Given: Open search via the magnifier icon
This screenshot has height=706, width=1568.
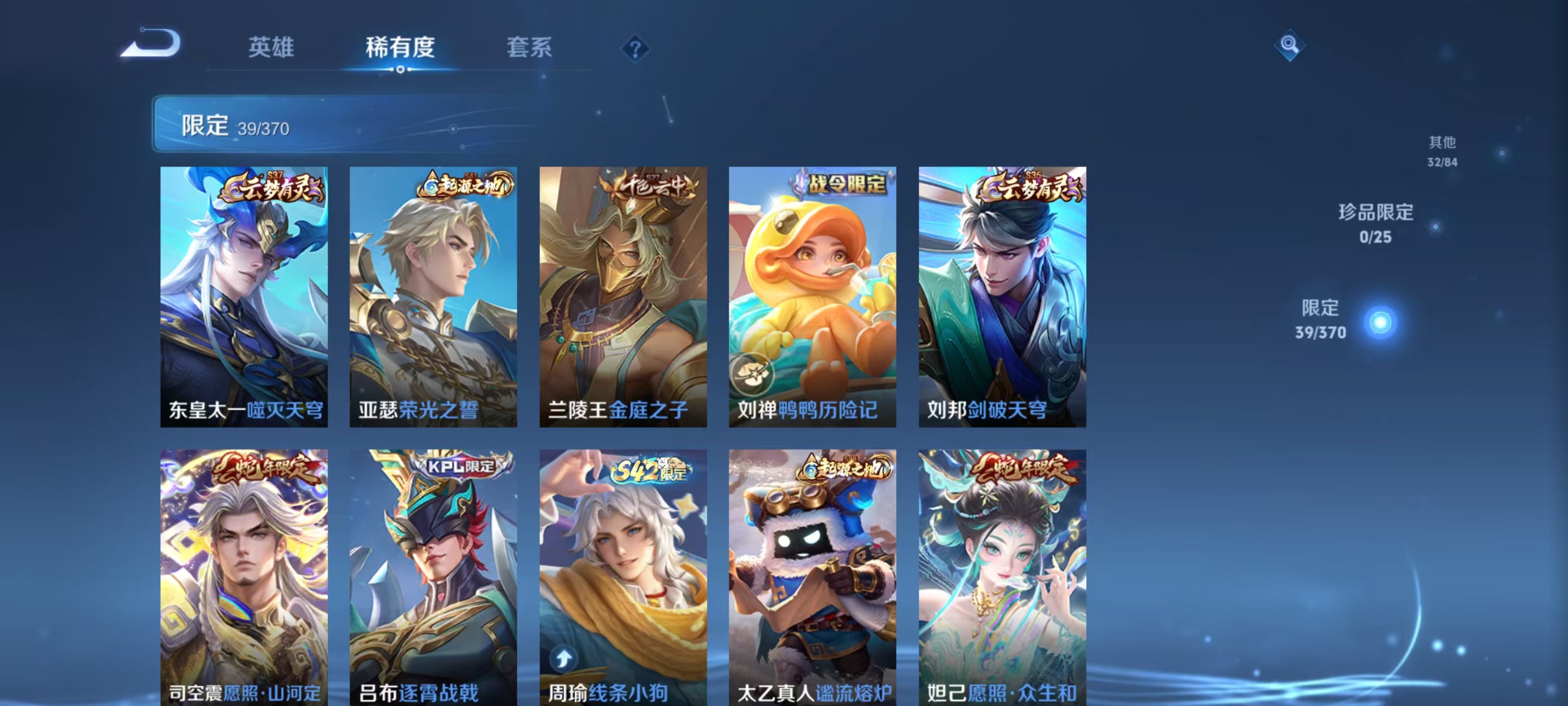Looking at the screenshot, I should (x=1290, y=45).
